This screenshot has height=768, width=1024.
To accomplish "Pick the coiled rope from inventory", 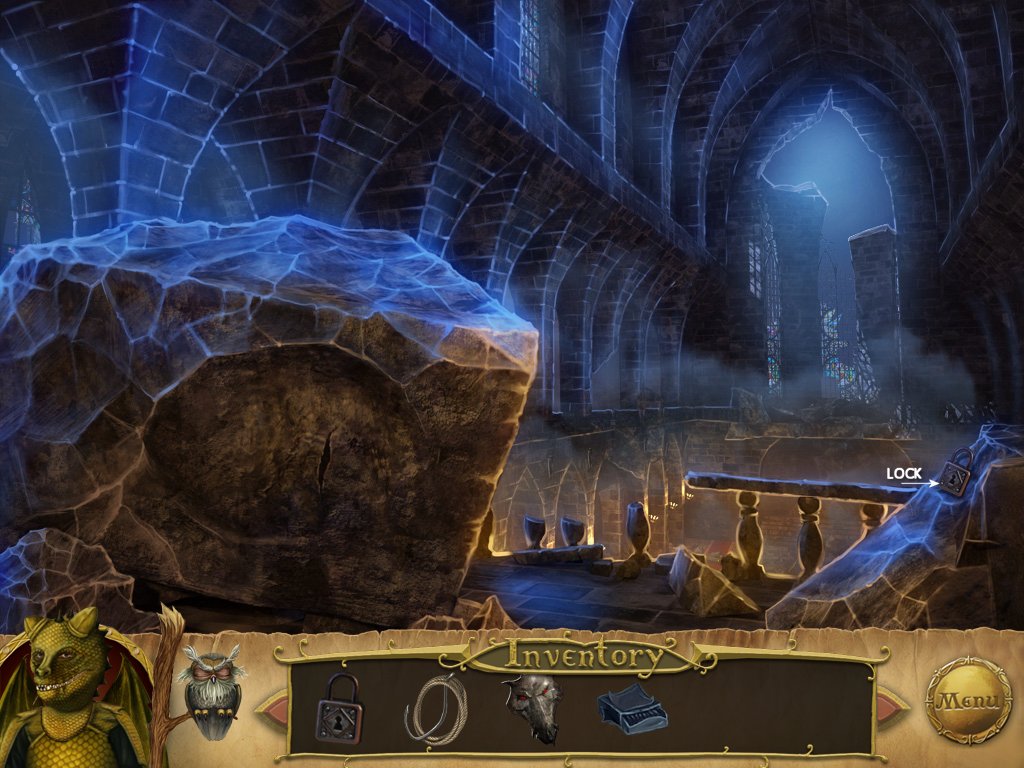I will click(x=434, y=709).
